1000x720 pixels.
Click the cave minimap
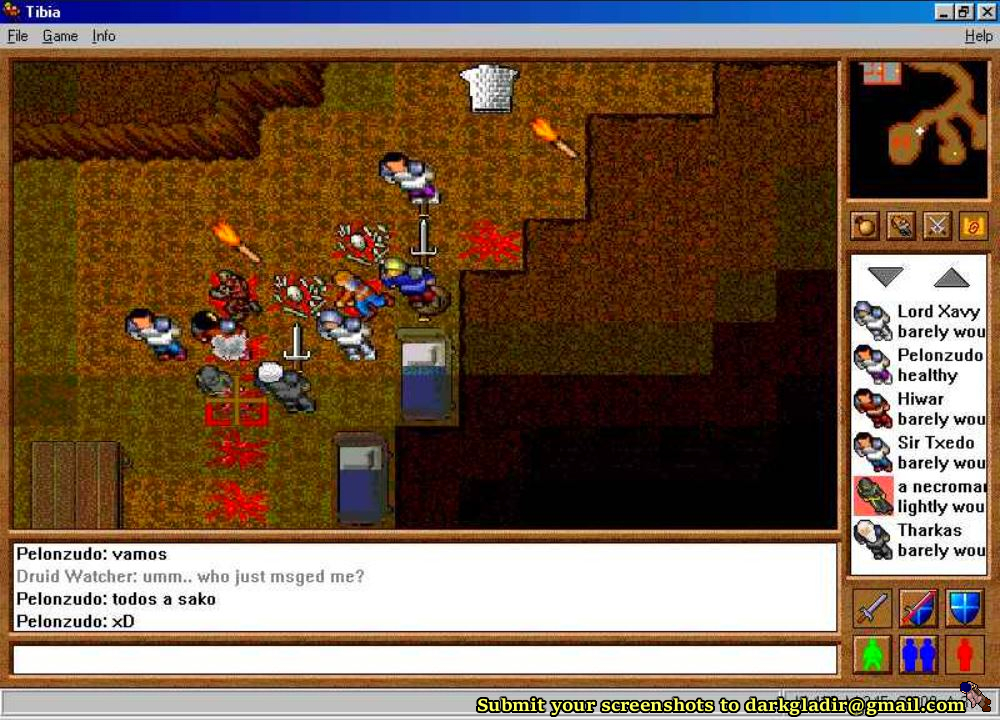tap(917, 129)
